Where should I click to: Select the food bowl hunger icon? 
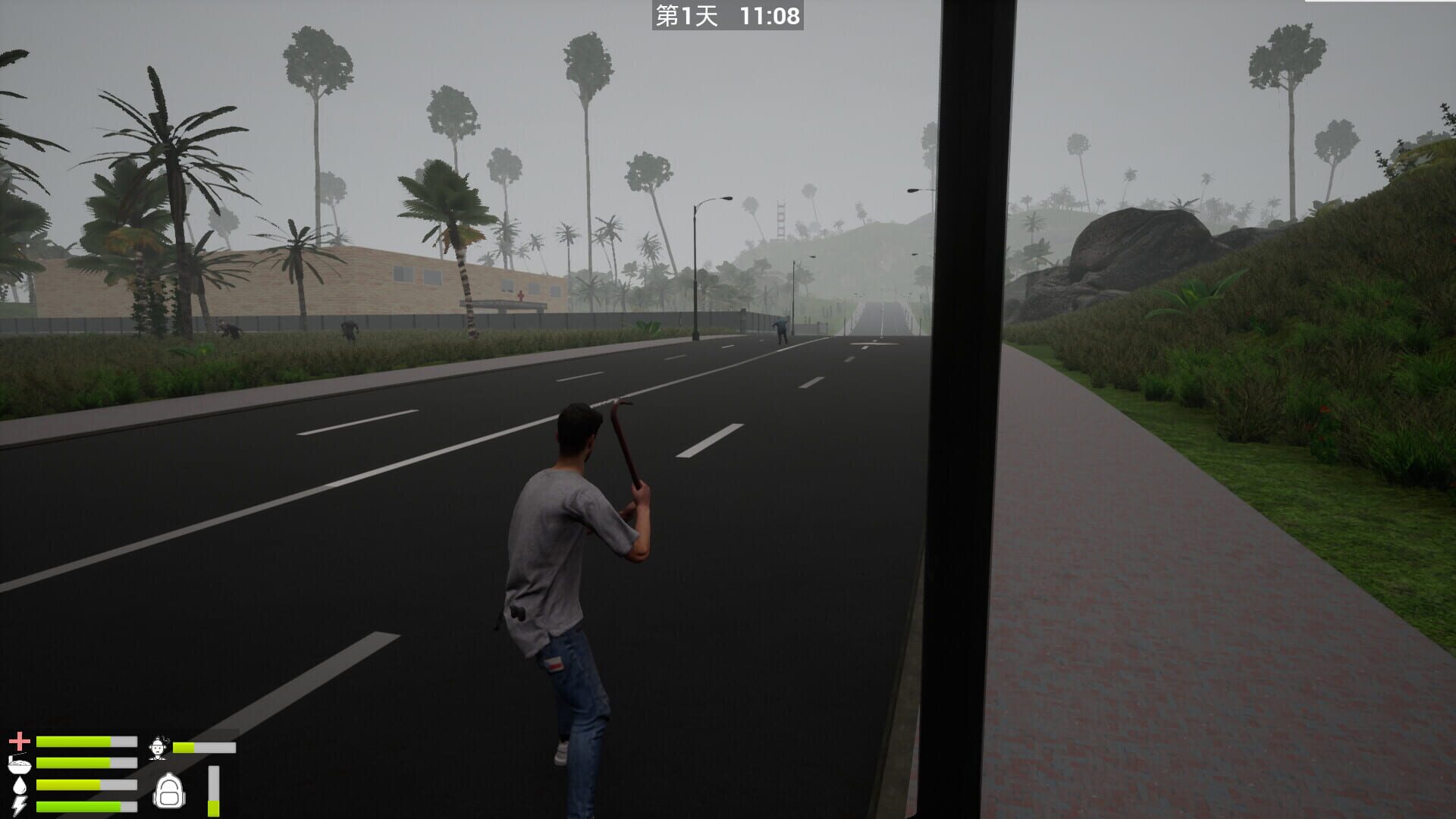click(19, 764)
